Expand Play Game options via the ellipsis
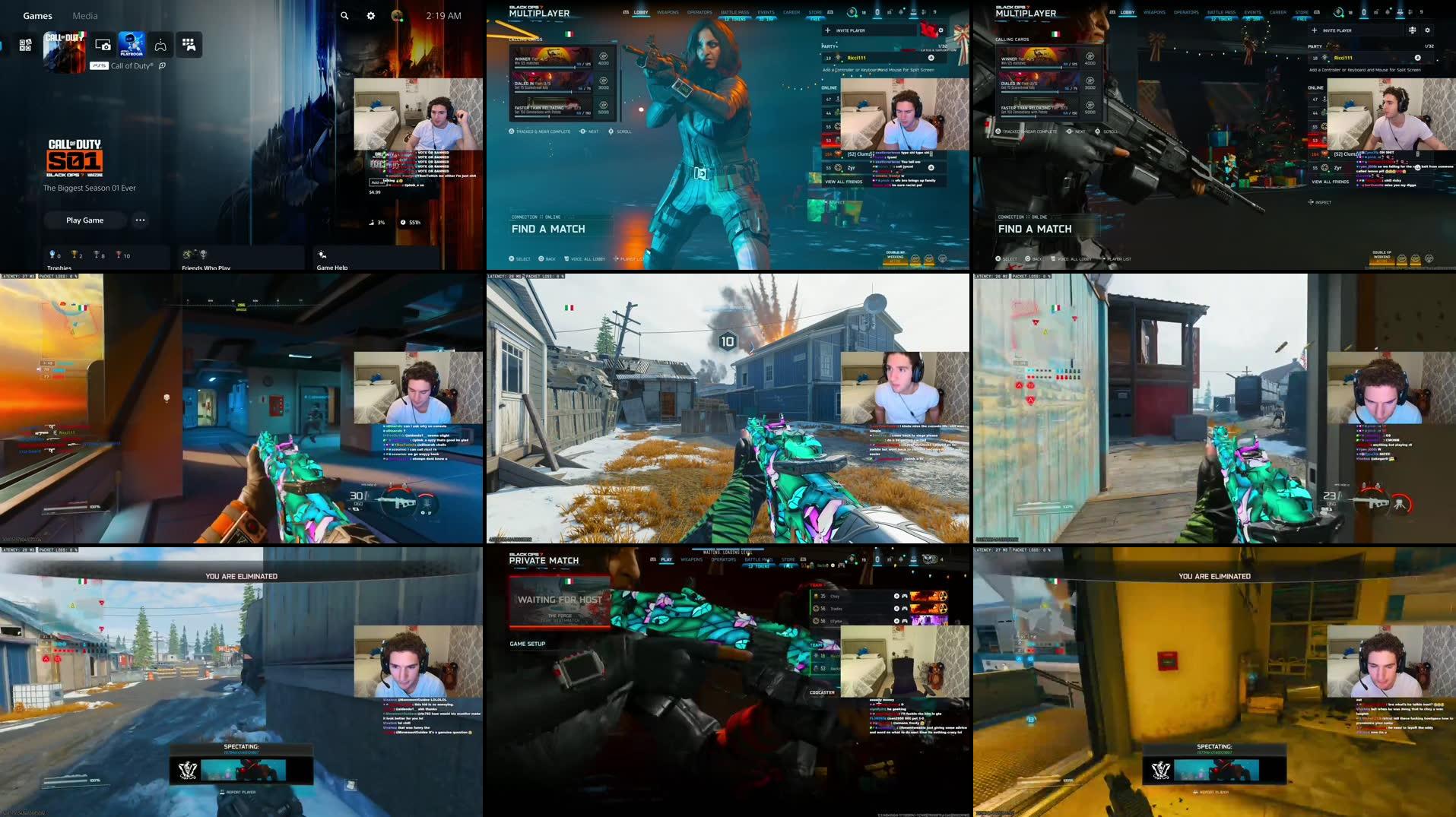The height and width of the screenshot is (817, 1456). point(140,220)
